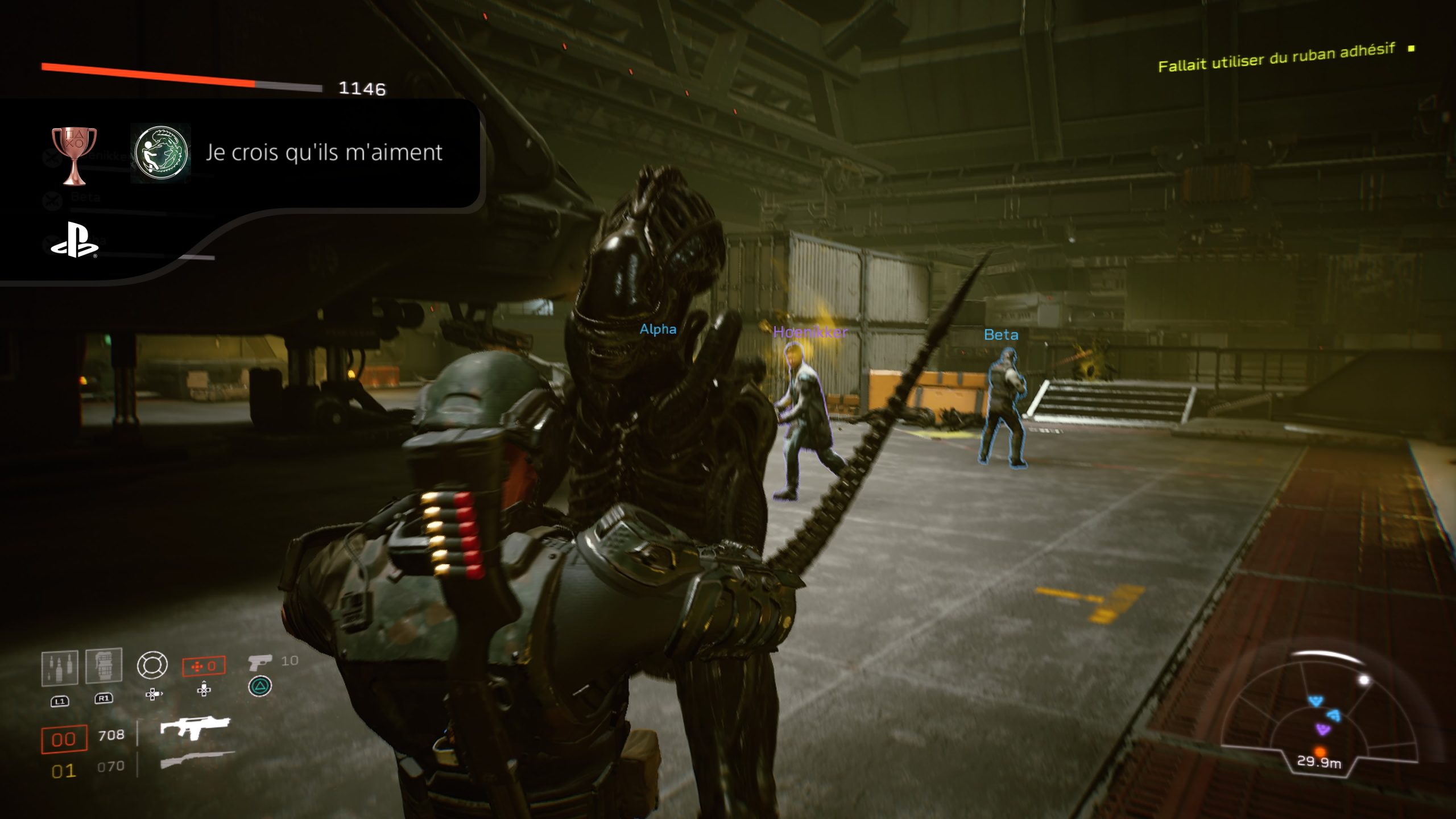Switch to the pistol sidearm icon

tap(260, 663)
